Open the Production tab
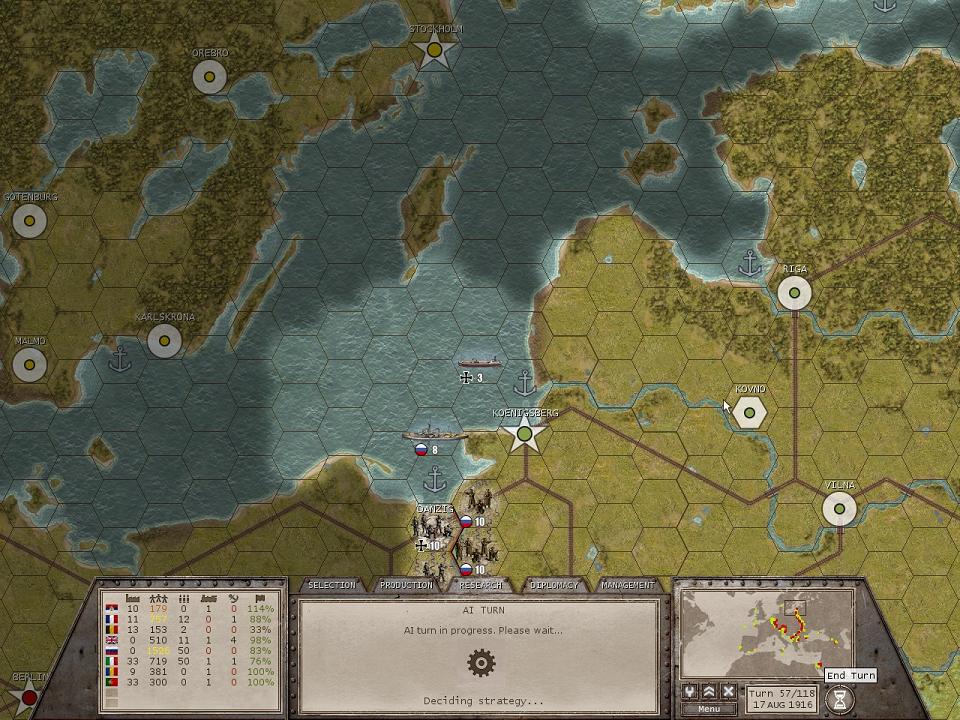 coord(406,585)
